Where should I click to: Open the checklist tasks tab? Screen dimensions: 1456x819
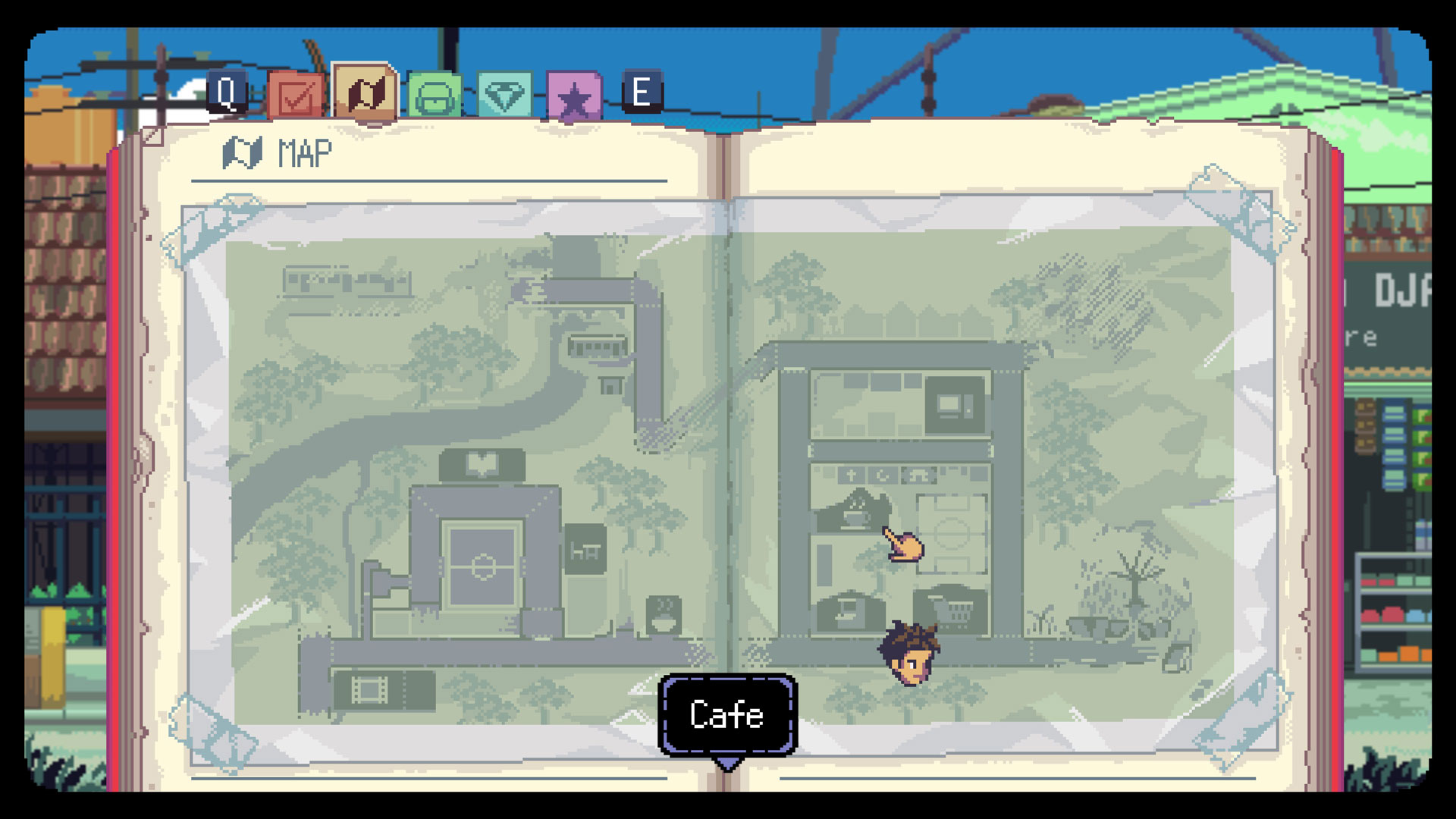coord(296,96)
